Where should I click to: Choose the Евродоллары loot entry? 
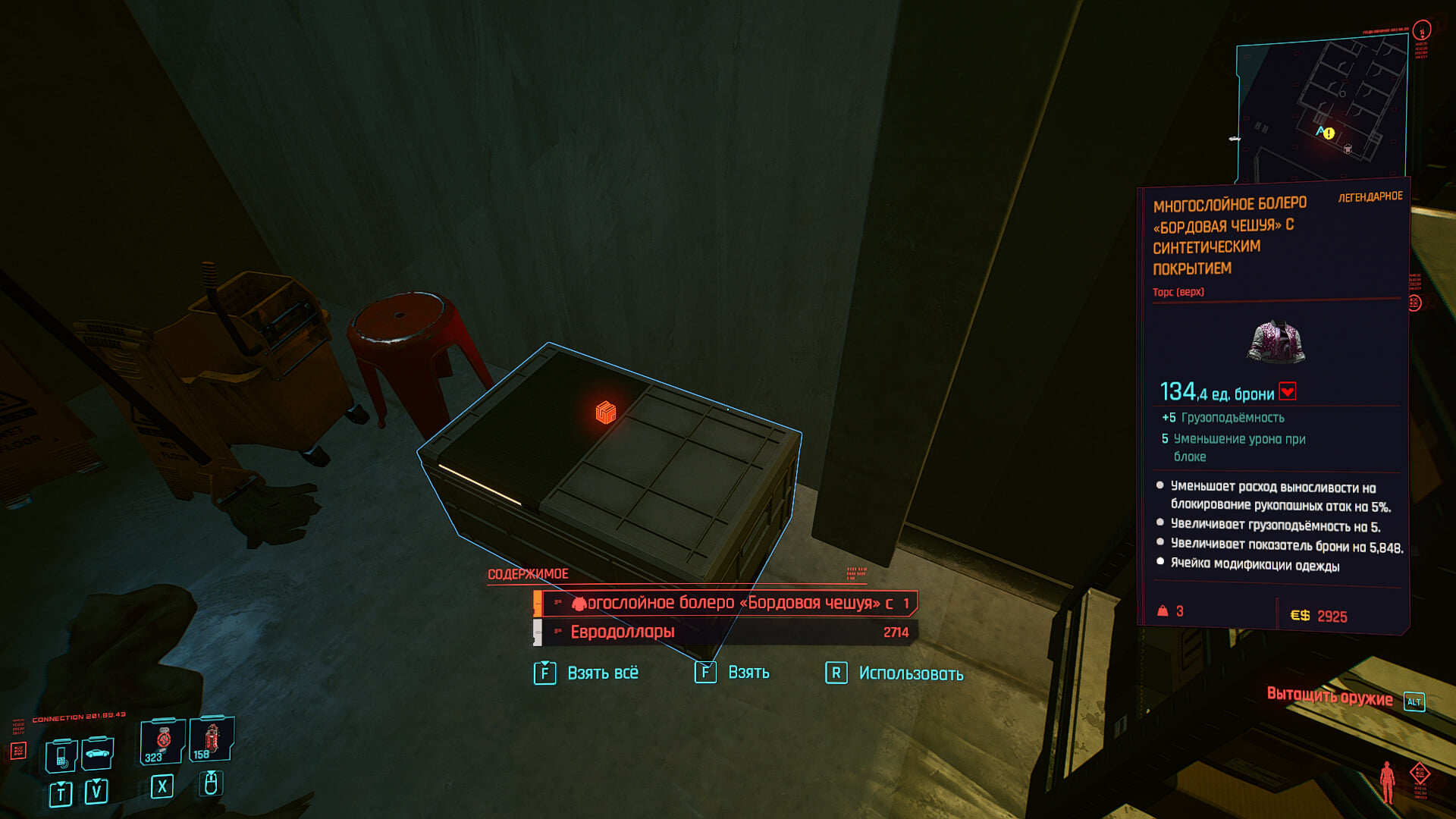click(x=728, y=632)
